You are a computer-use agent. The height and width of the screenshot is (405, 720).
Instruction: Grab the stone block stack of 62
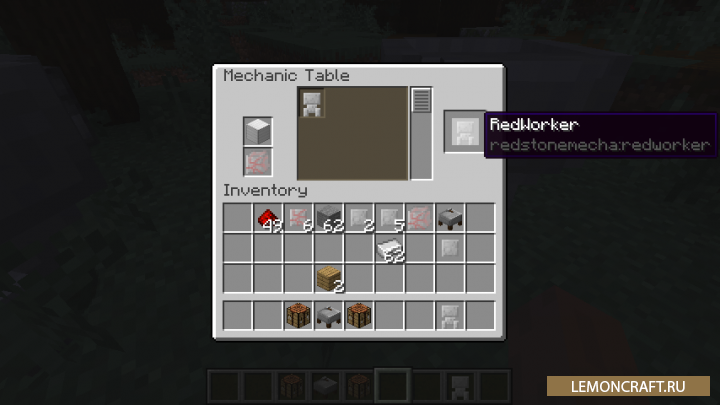click(x=329, y=217)
